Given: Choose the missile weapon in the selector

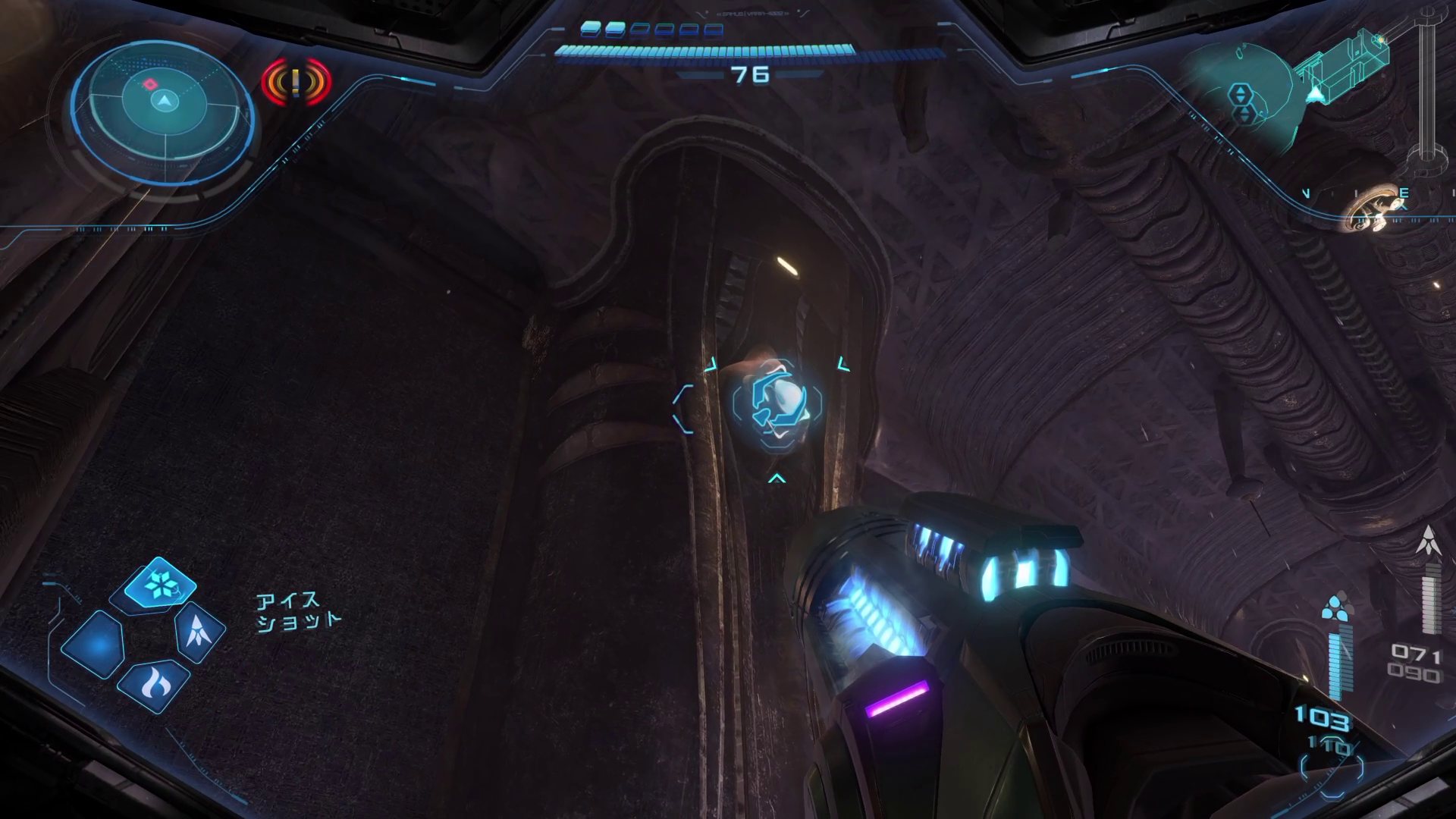Looking at the screenshot, I should (199, 630).
